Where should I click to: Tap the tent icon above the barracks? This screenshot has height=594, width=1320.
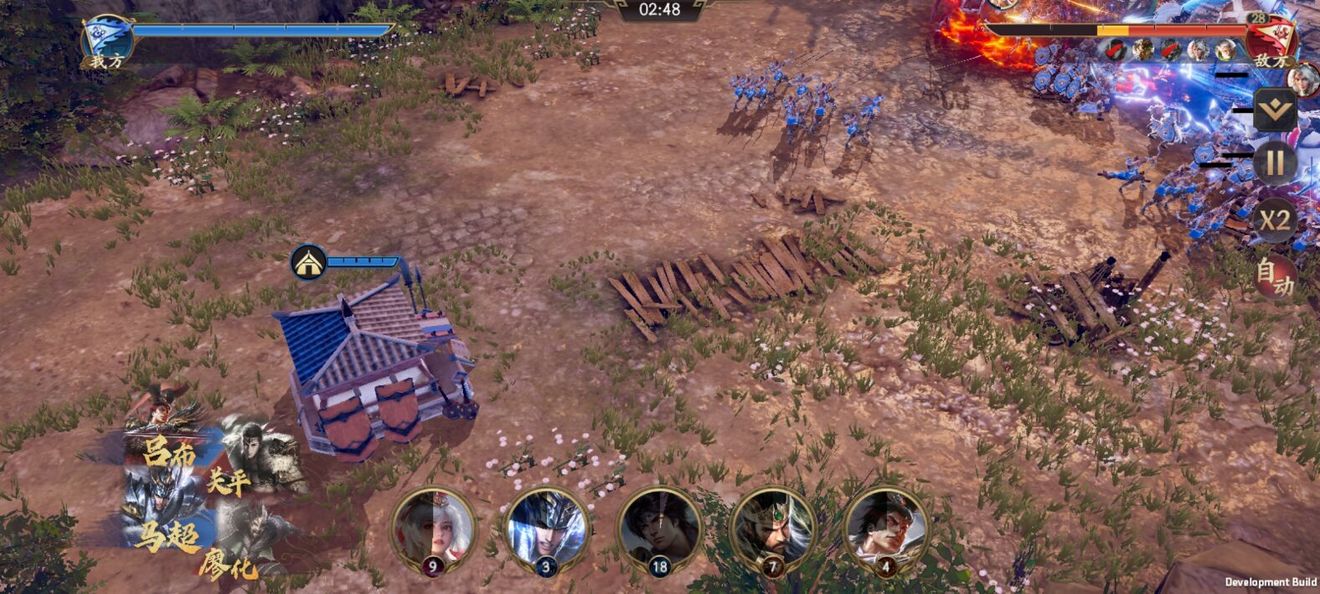(308, 262)
